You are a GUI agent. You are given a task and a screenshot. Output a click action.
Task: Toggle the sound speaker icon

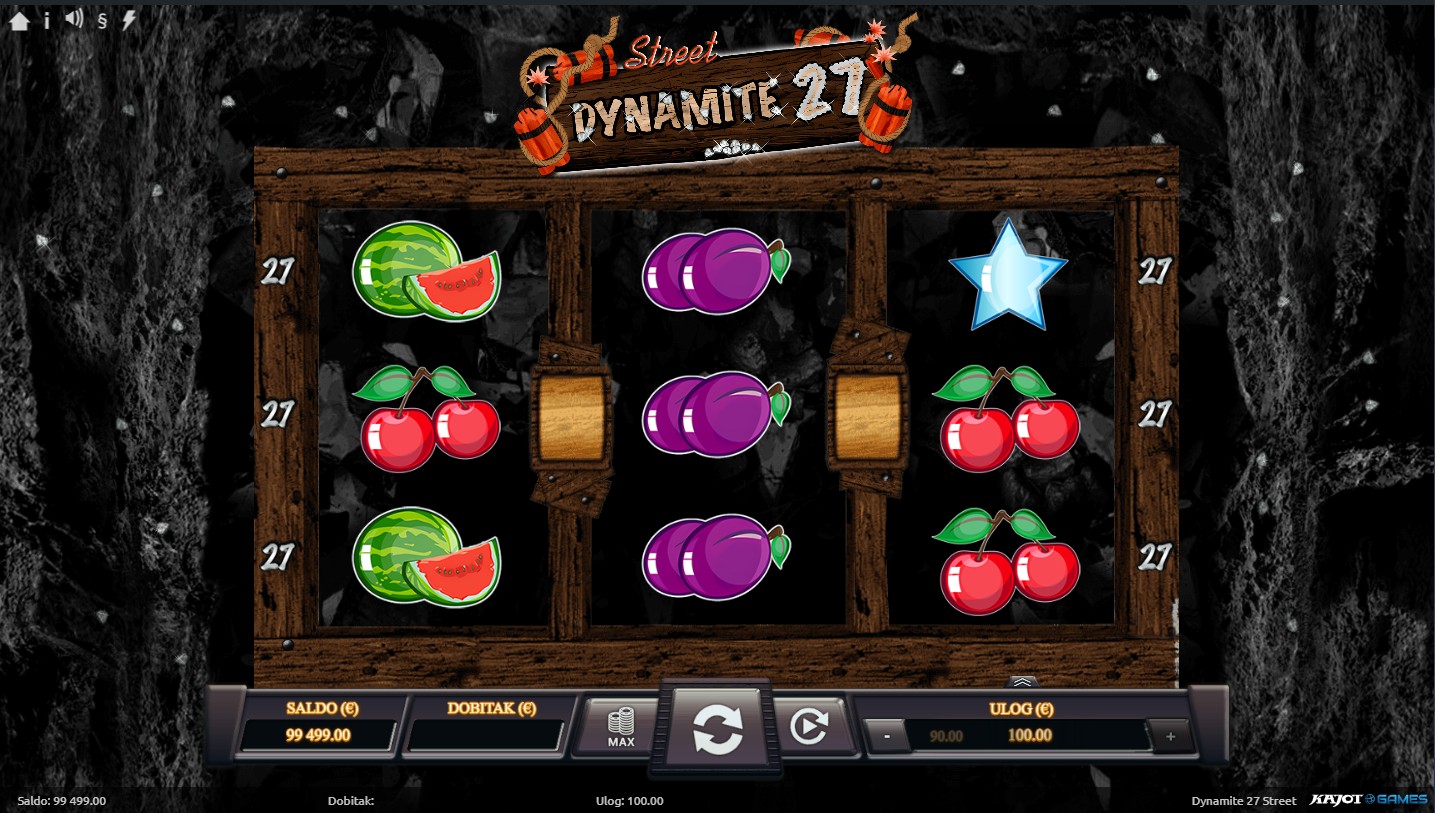(x=74, y=19)
